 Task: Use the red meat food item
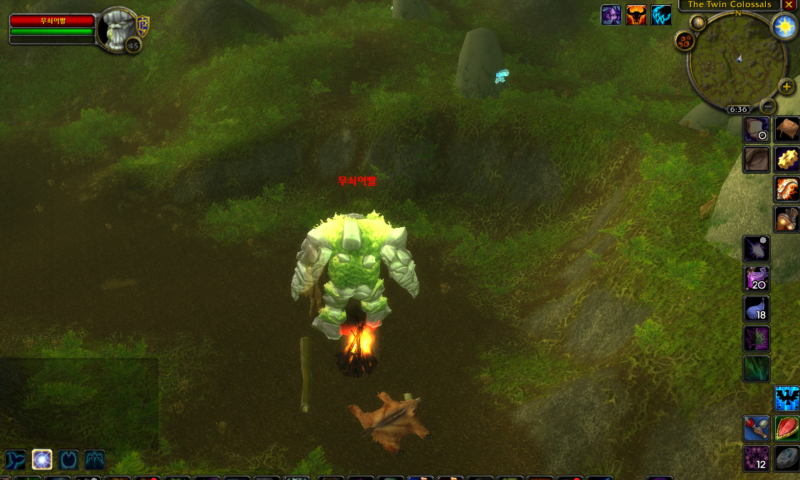click(787, 429)
